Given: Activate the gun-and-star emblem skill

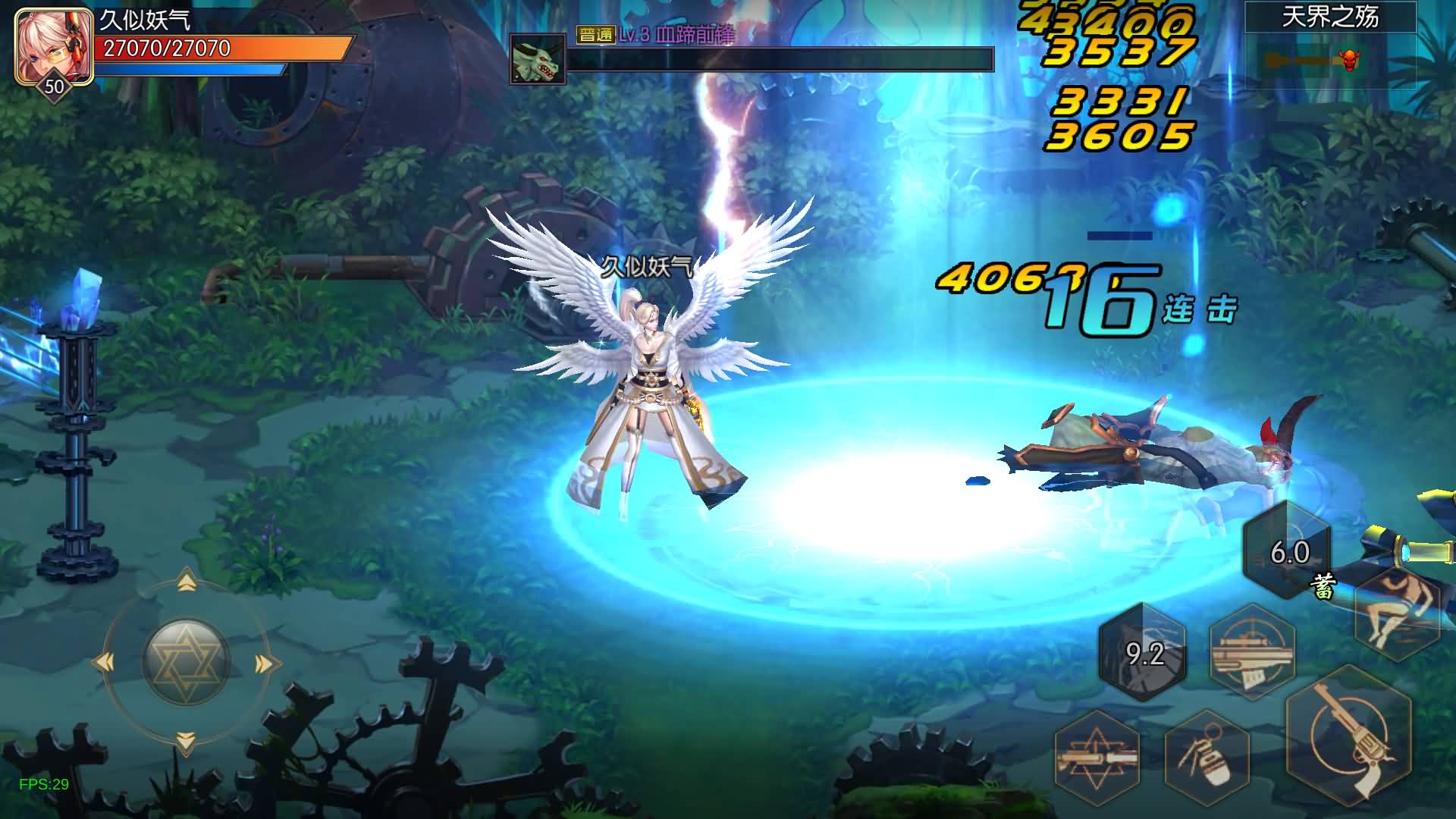Looking at the screenshot, I should [1097, 755].
